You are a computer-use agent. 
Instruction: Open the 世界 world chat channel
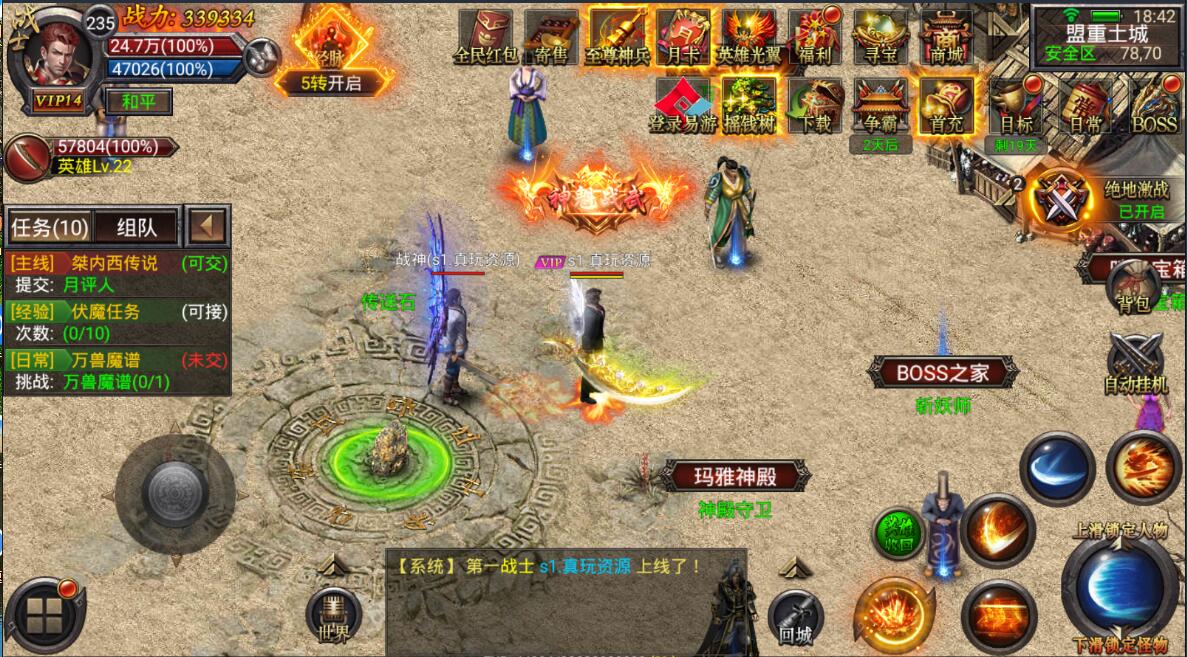333,615
